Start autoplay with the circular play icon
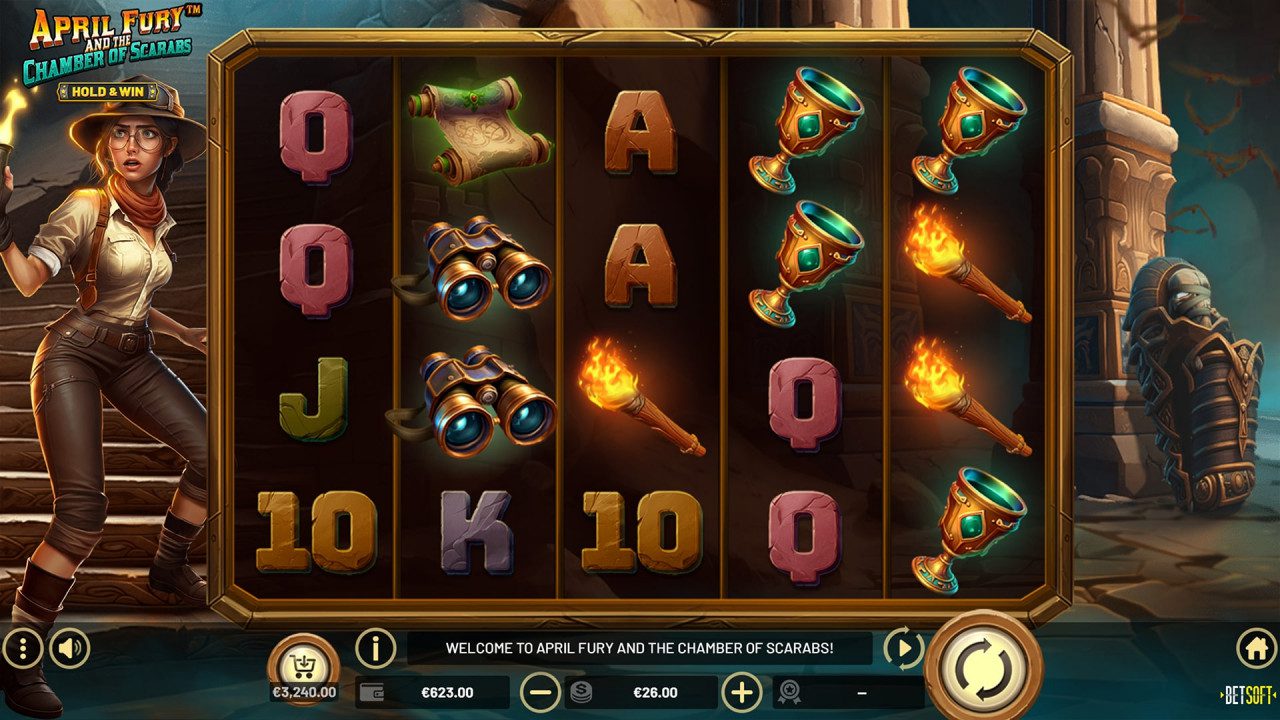 (x=904, y=649)
